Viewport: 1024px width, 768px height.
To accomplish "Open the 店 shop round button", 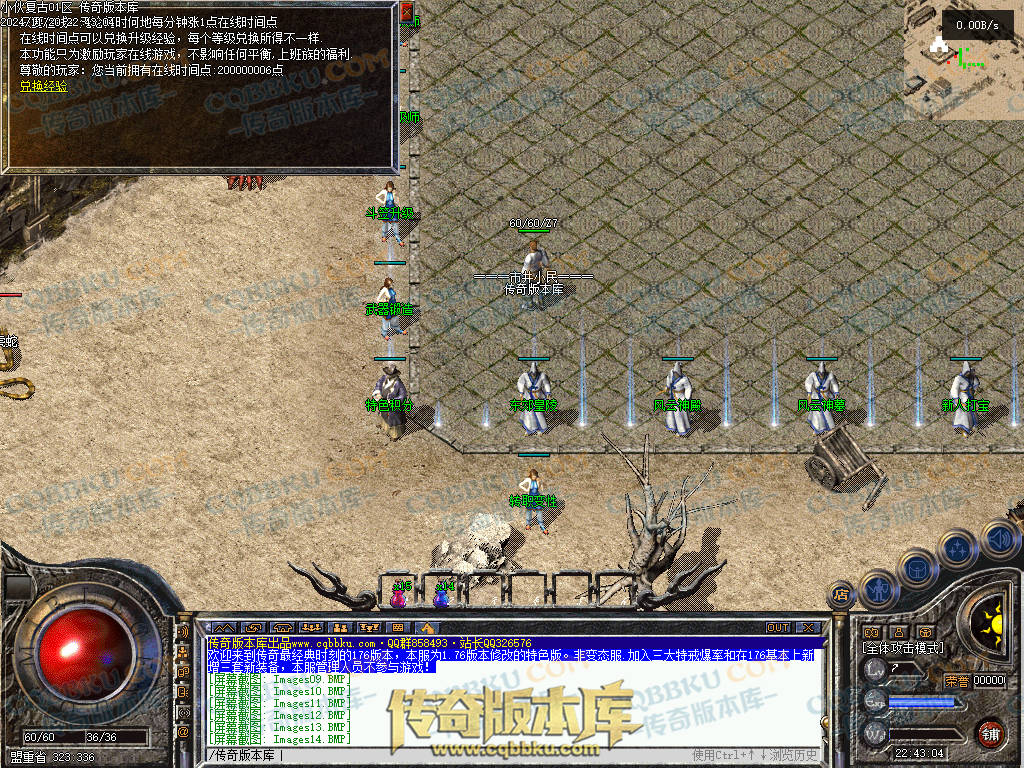I will (841, 595).
